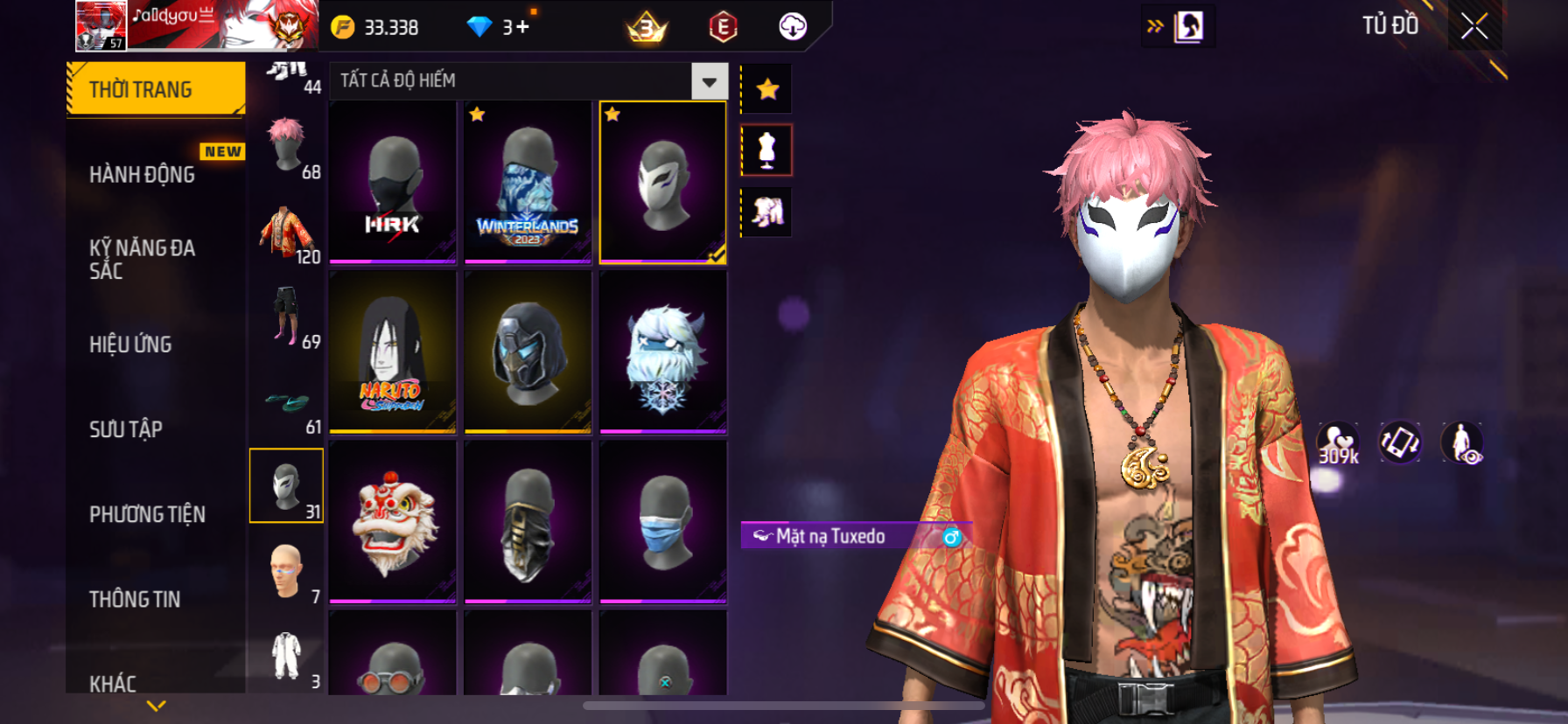1568x724 pixels.
Task: Select the black HRK face mask
Action: click(393, 182)
